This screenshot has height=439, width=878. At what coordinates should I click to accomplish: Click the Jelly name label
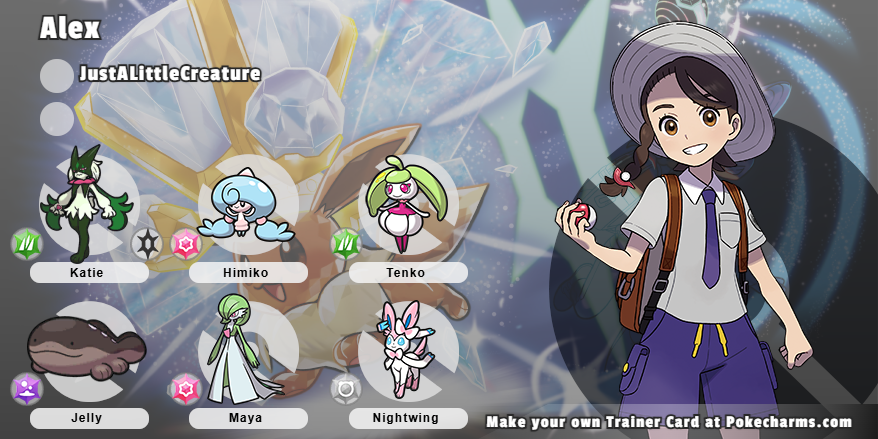coord(88,418)
